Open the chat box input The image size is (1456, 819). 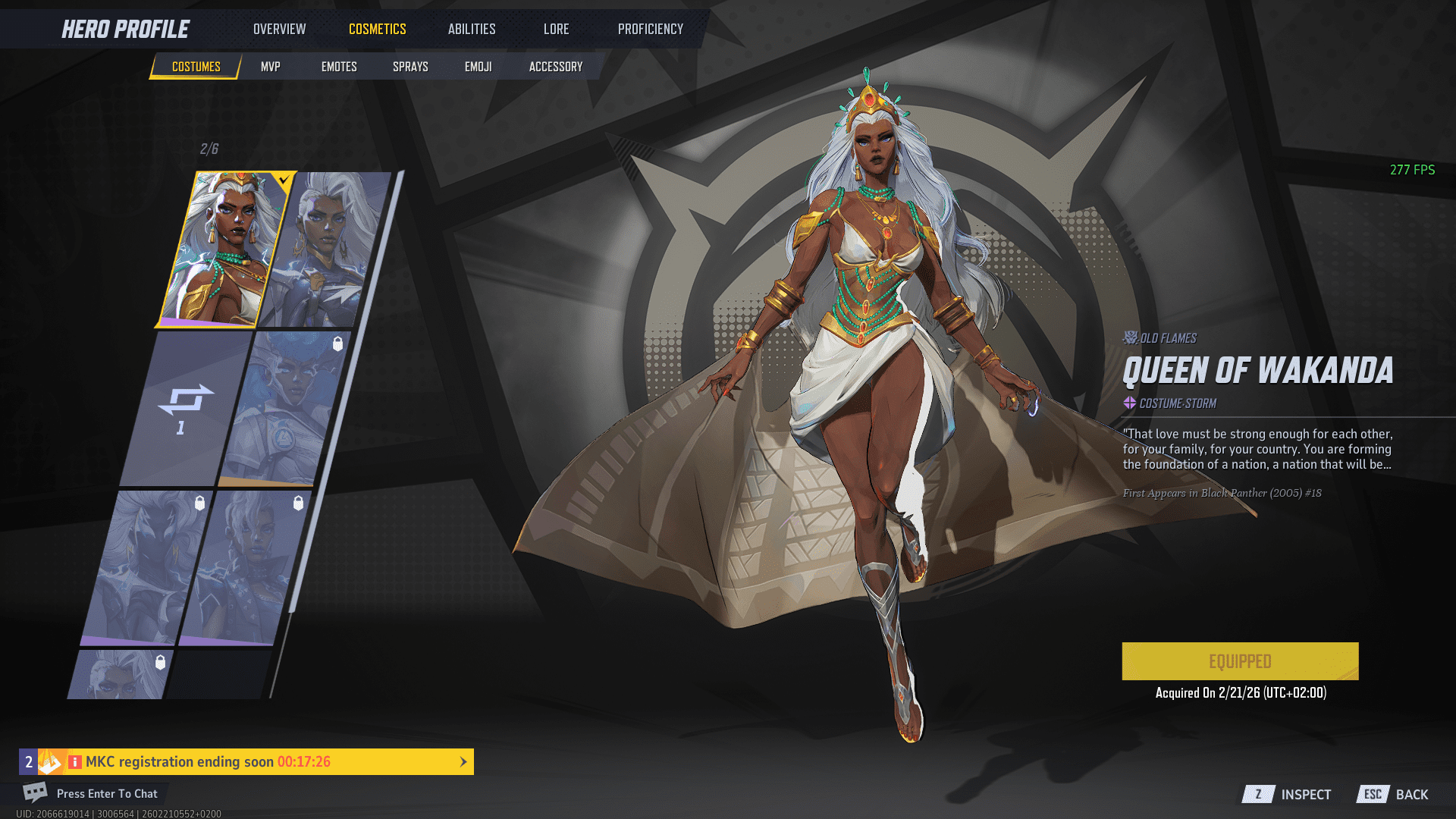pyautogui.click(x=106, y=793)
